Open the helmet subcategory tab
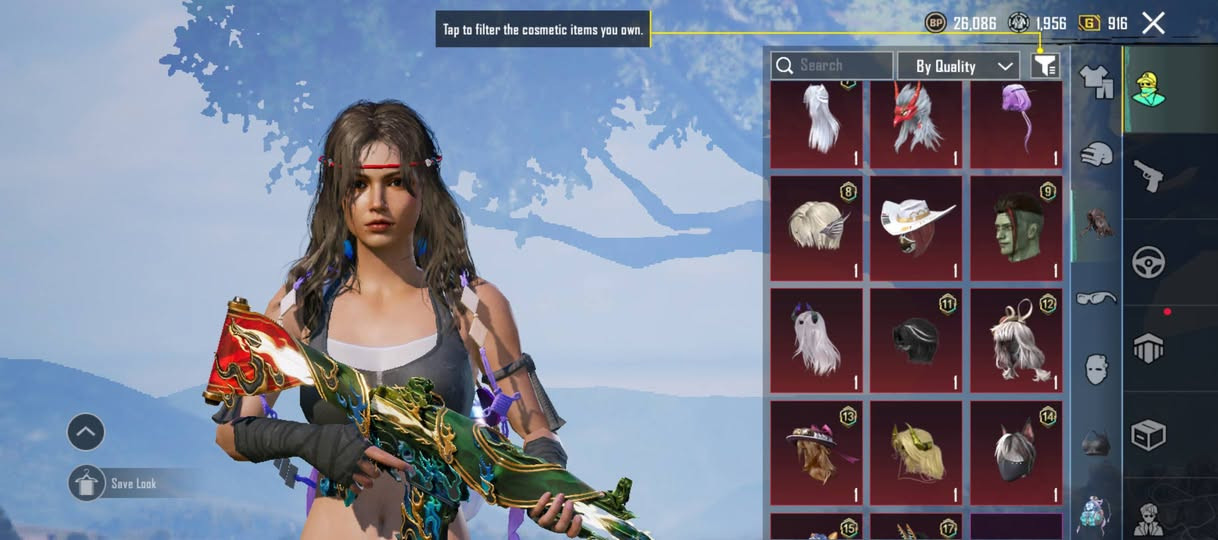 click(1096, 443)
